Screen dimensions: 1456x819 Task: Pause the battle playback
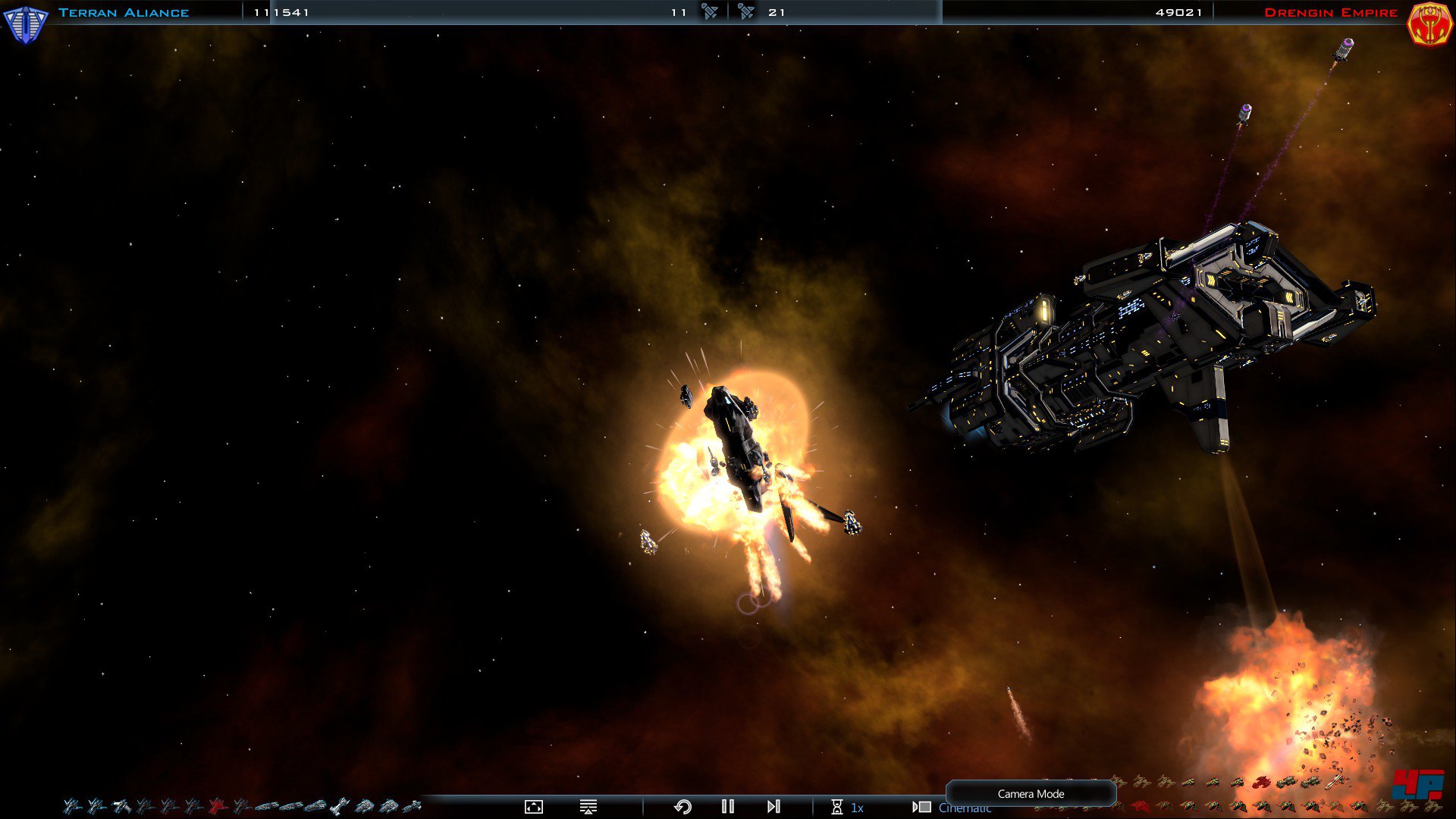[728, 807]
